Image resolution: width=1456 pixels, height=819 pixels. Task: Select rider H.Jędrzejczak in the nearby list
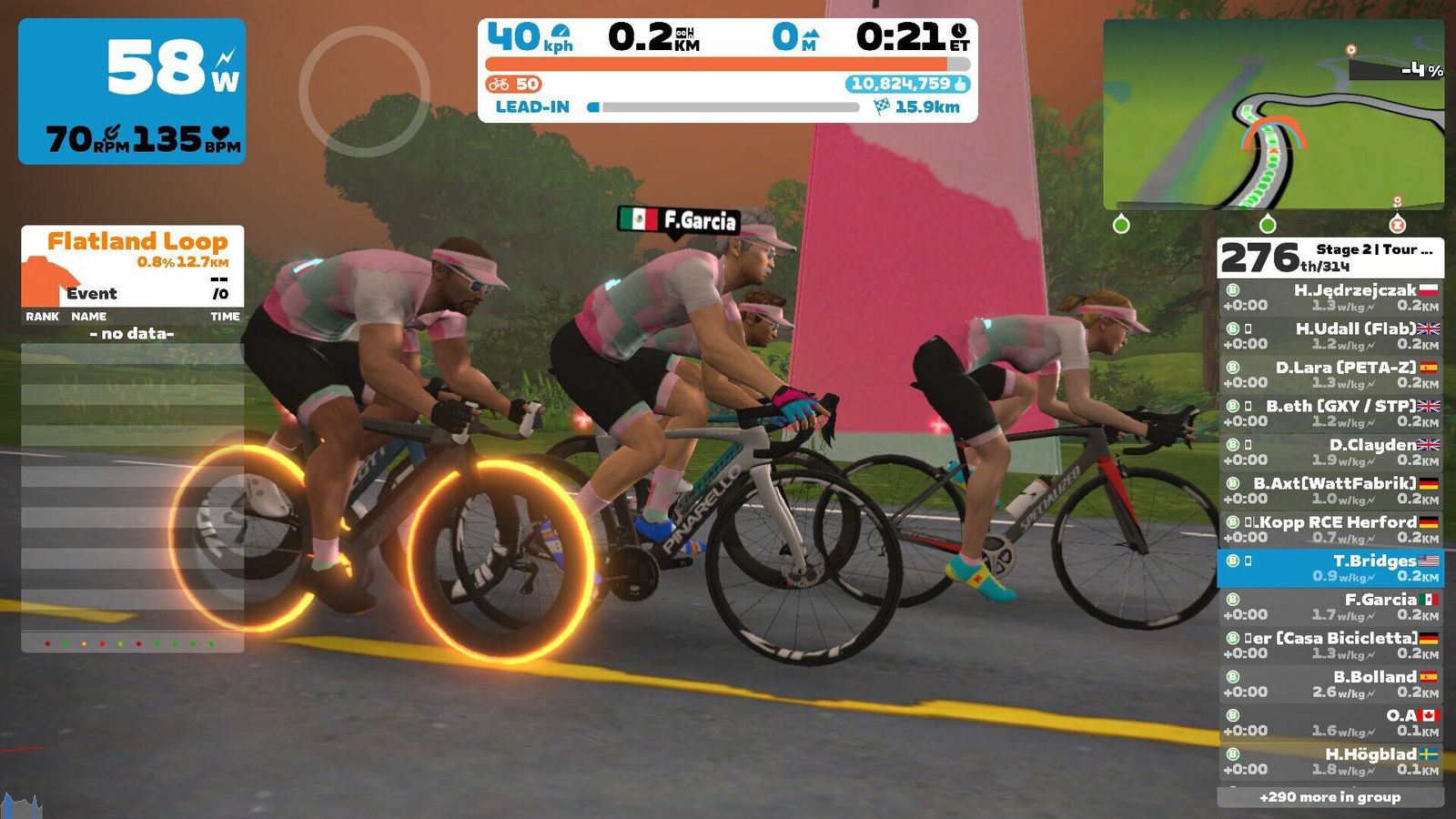point(1330,298)
